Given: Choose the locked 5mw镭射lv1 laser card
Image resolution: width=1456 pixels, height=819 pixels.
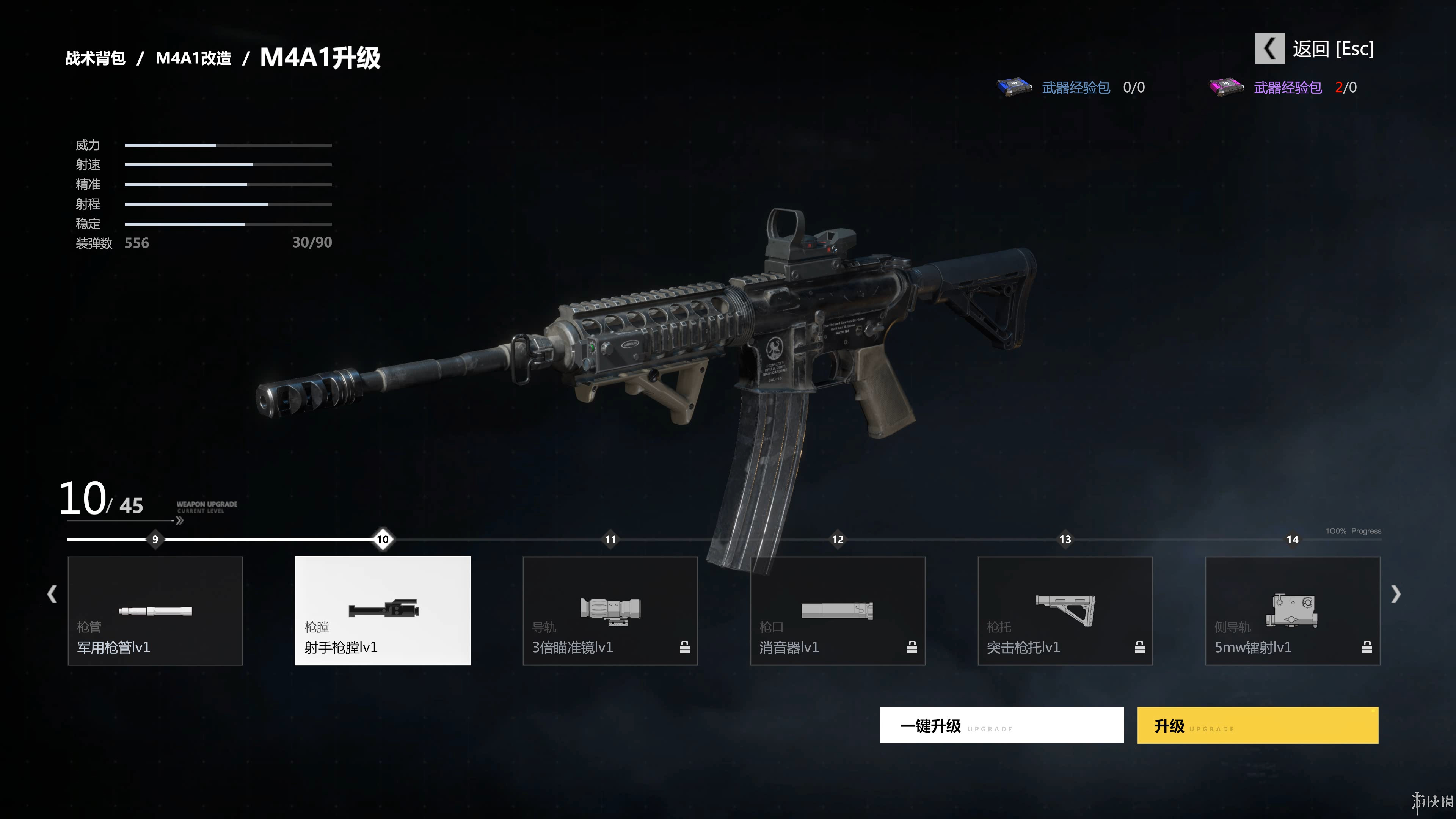Looking at the screenshot, I should pyautogui.click(x=1293, y=610).
